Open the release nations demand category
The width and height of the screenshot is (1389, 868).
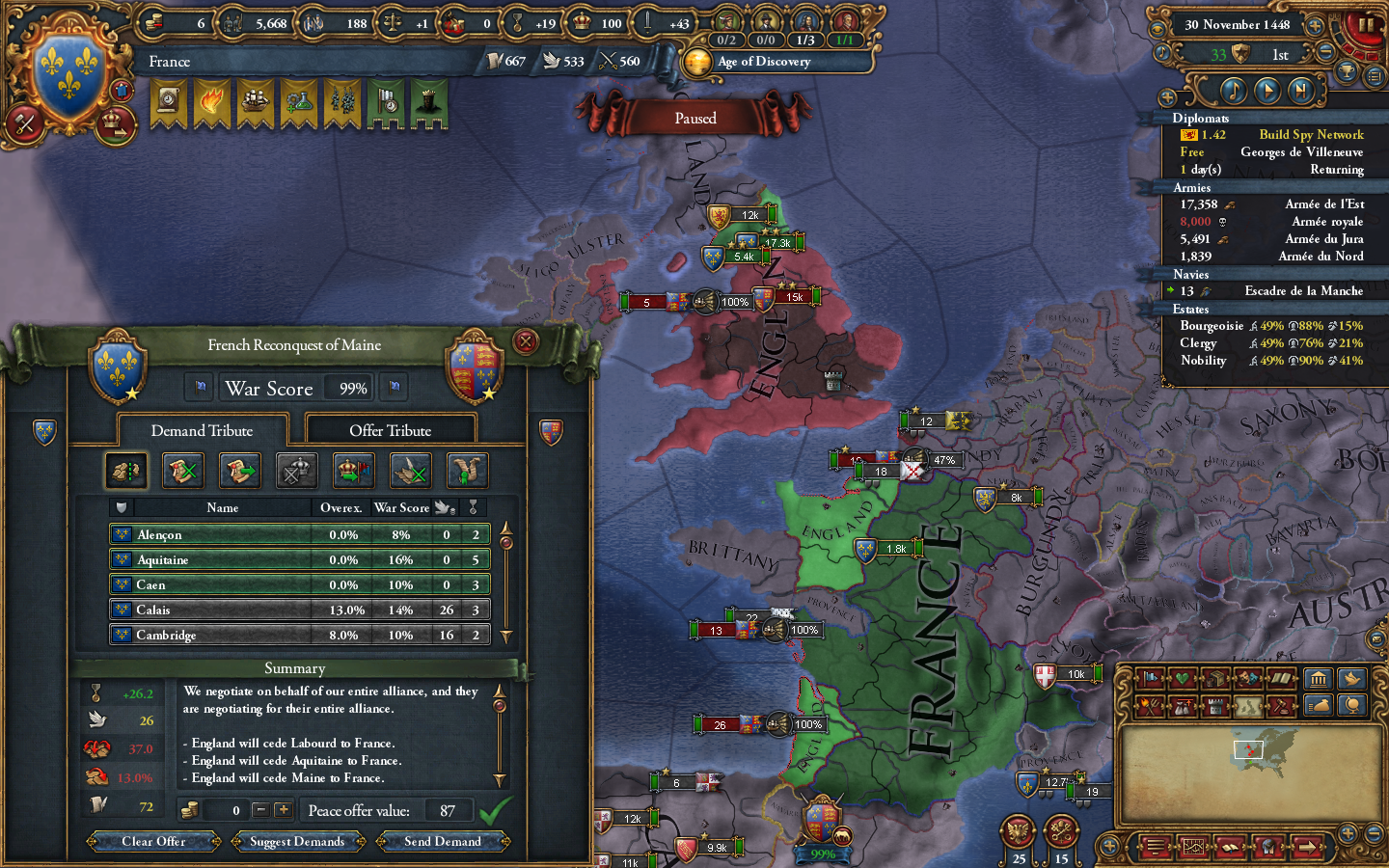pyautogui.click(x=353, y=471)
